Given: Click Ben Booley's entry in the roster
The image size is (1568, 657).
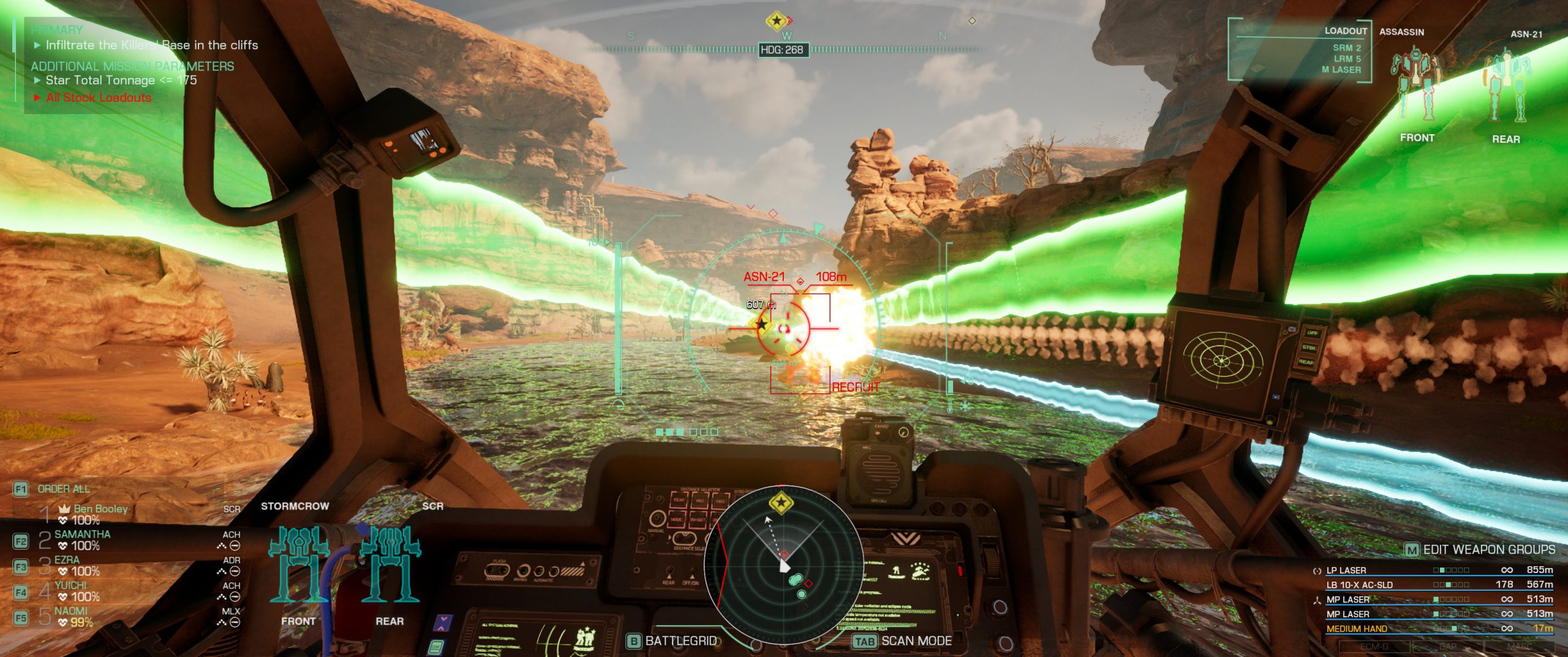Looking at the screenshot, I should [100, 509].
